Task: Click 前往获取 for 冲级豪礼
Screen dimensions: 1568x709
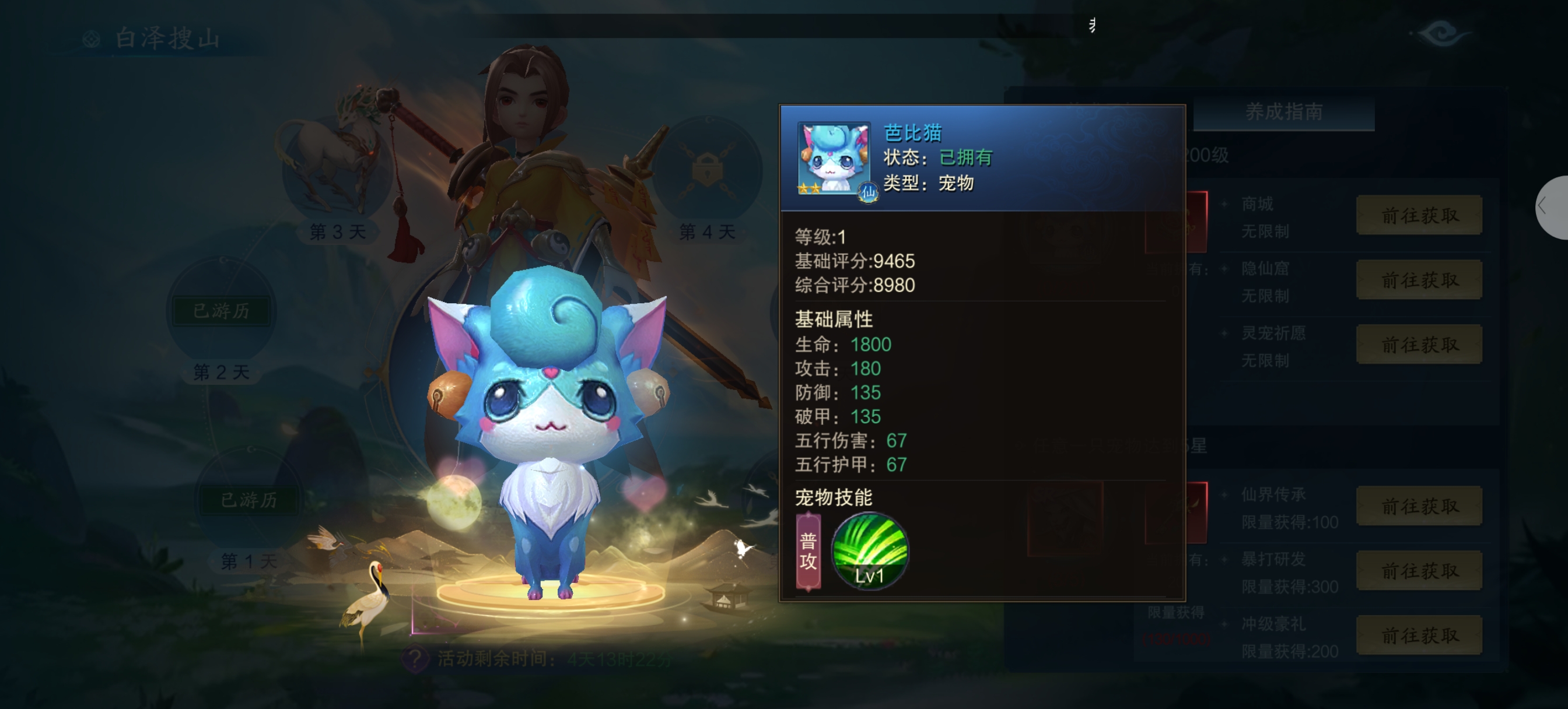Action: (1419, 635)
